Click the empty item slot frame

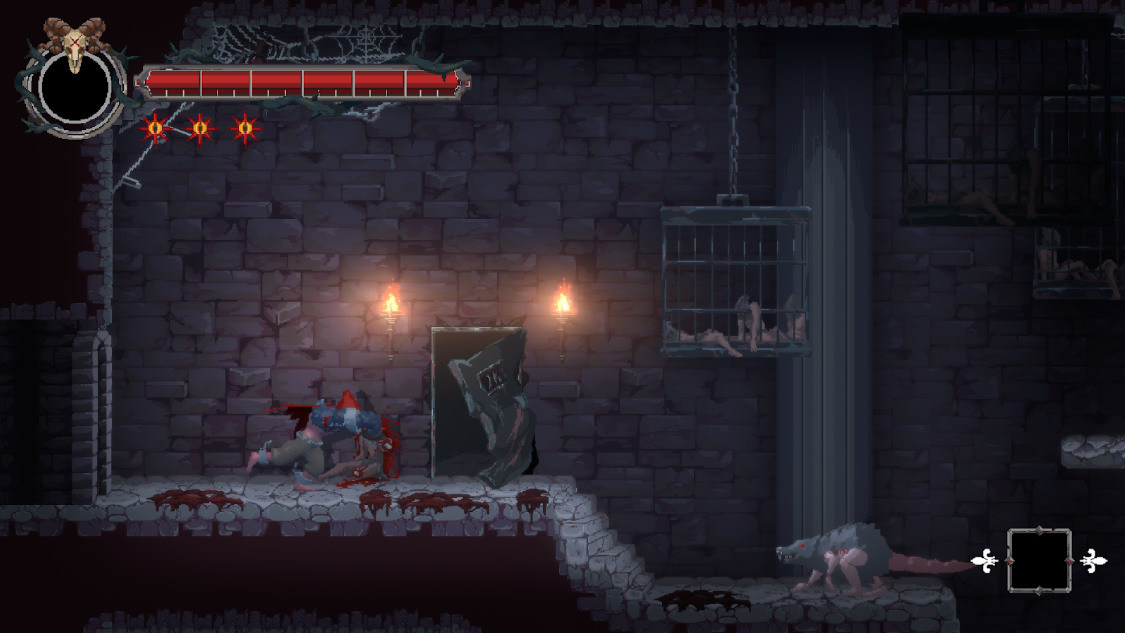point(1039,561)
